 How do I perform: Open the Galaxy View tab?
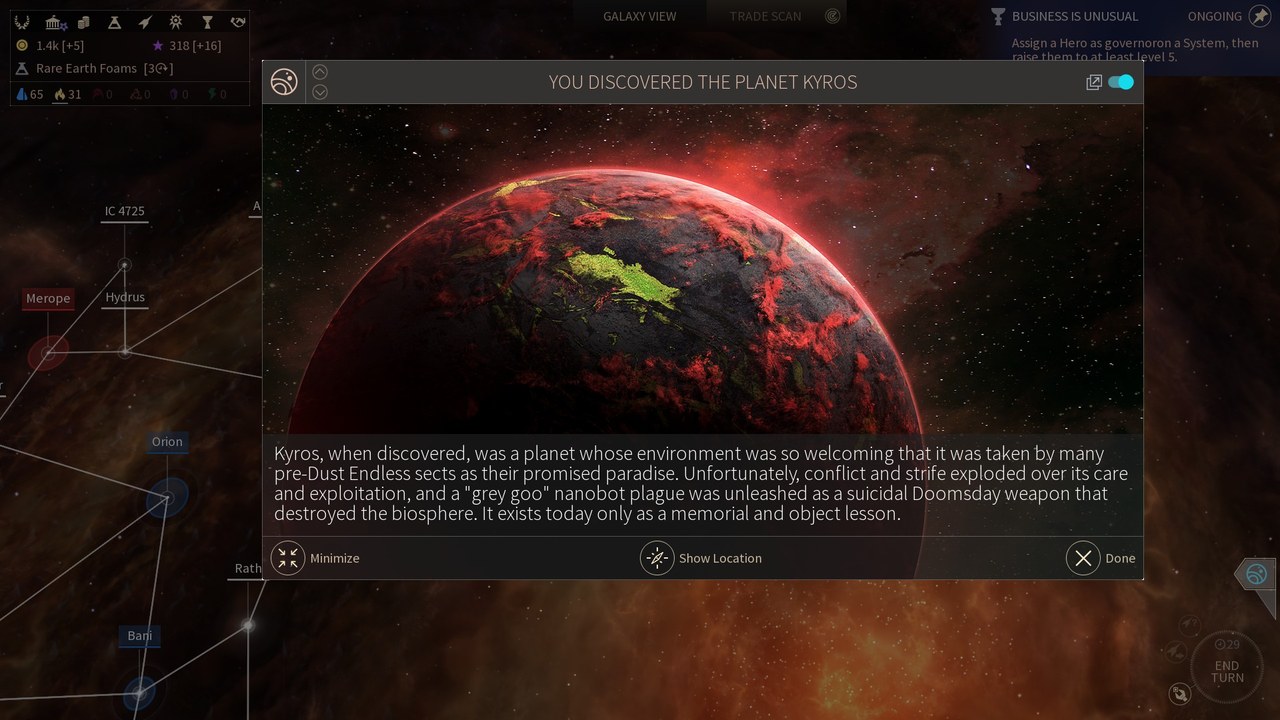pos(640,16)
